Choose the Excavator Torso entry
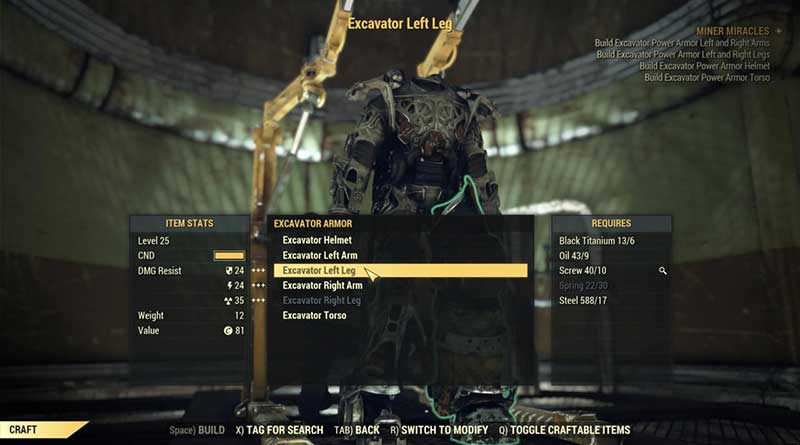The height and width of the screenshot is (445, 800). [x=314, y=315]
